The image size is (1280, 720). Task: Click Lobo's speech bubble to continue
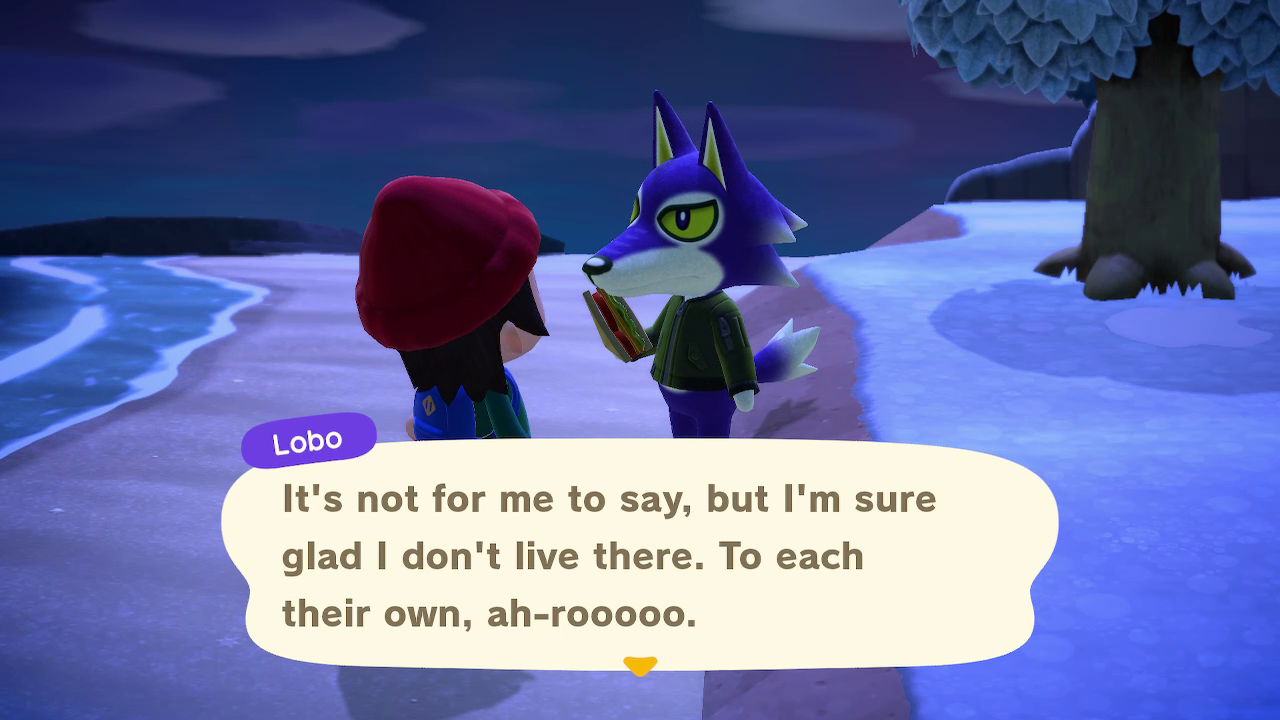tap(640, 555)
